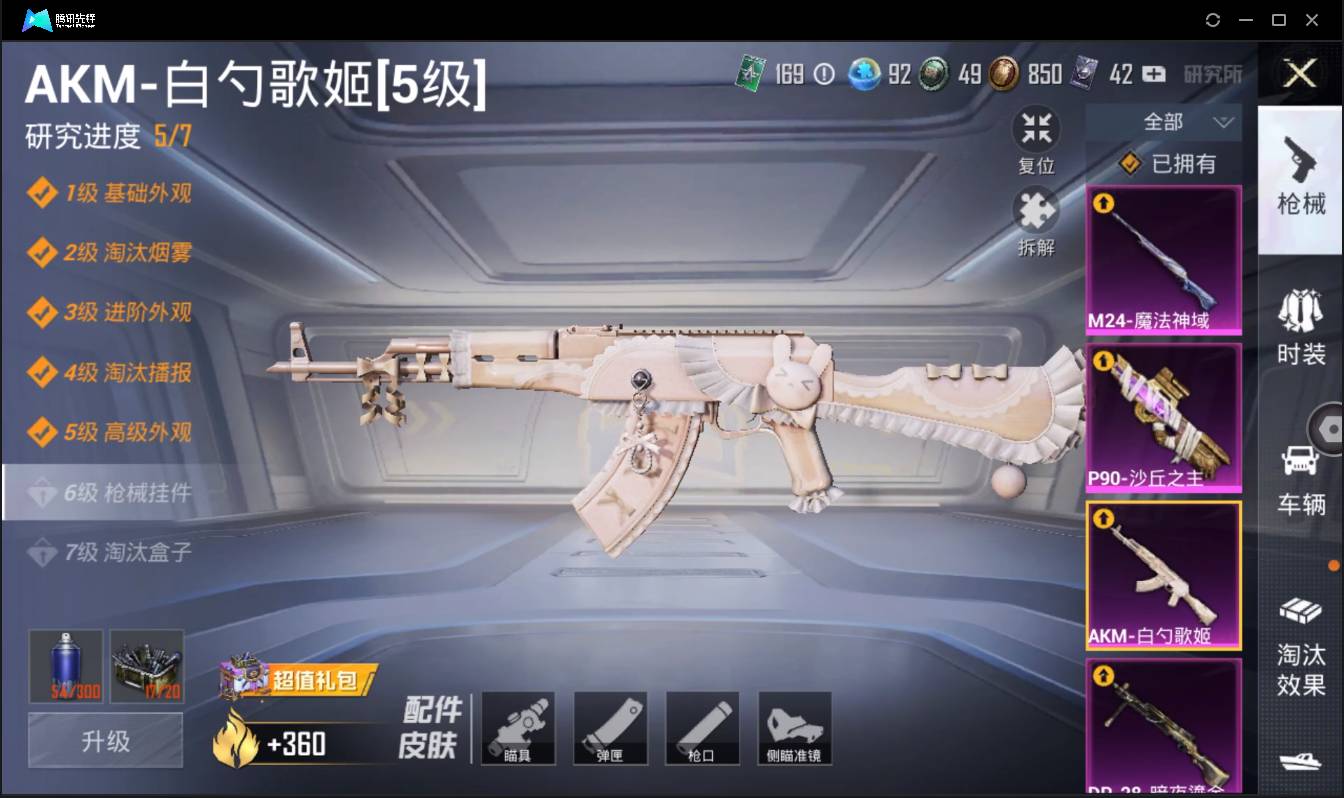The height and width of the screenshot is (798, 1344).
Task: Select the 弹匣 magazine attachment skin slot
Action: pos(610,728)
